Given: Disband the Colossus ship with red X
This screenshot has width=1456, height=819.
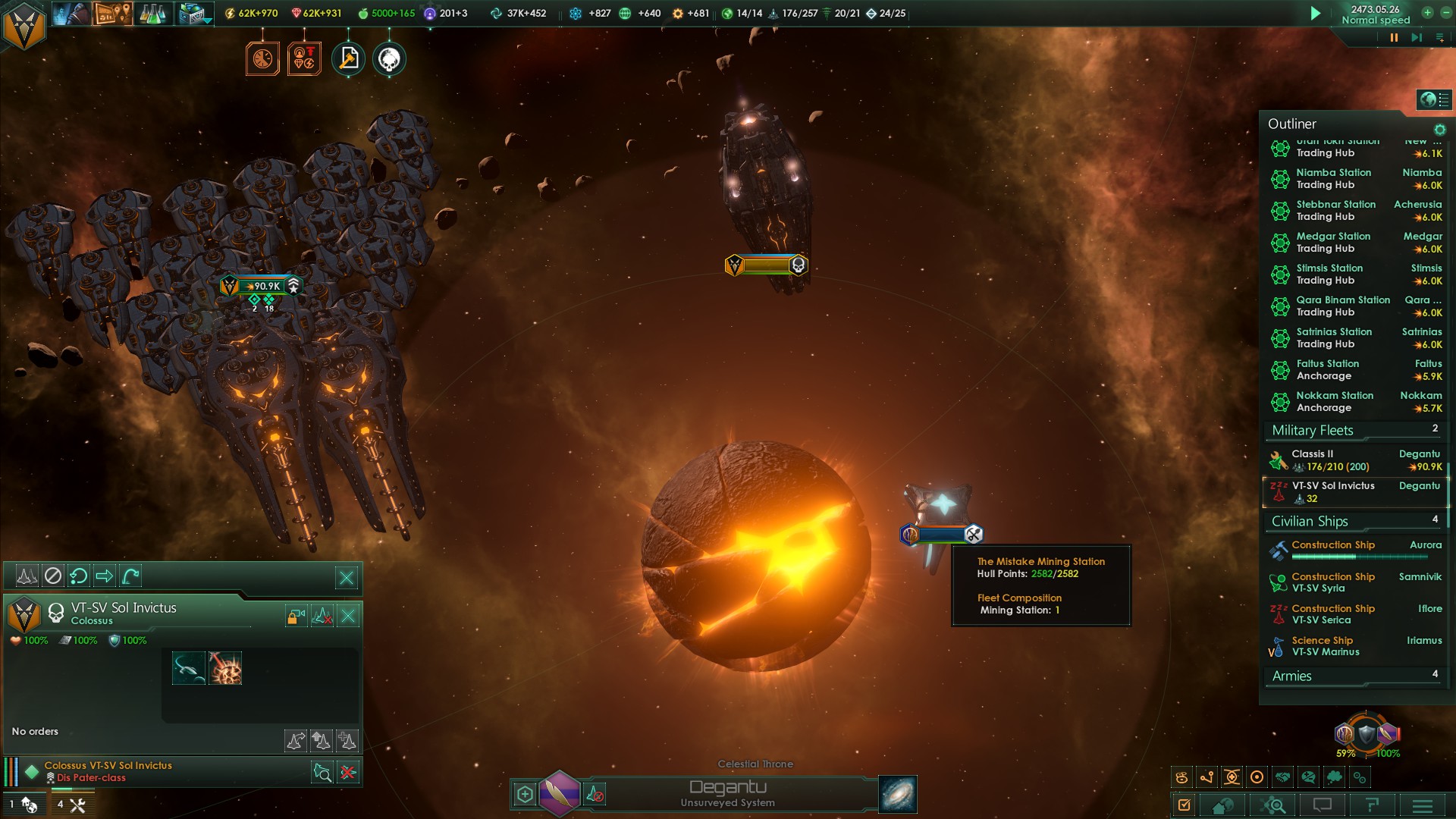Looking at the screenshot, I should (x=348, y=773).
